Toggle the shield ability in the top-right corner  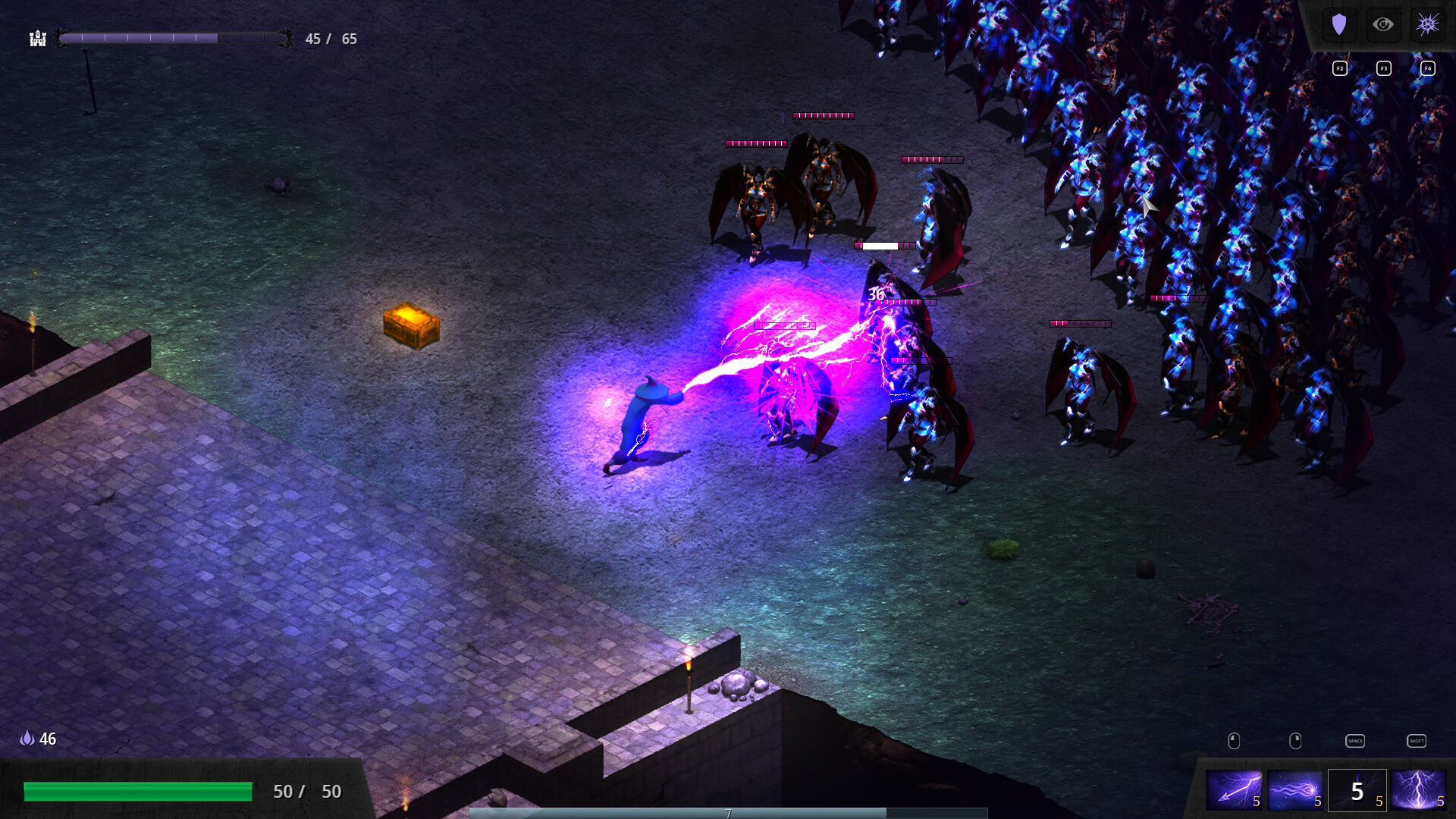pyautogui.click(x=1340, y=24)
